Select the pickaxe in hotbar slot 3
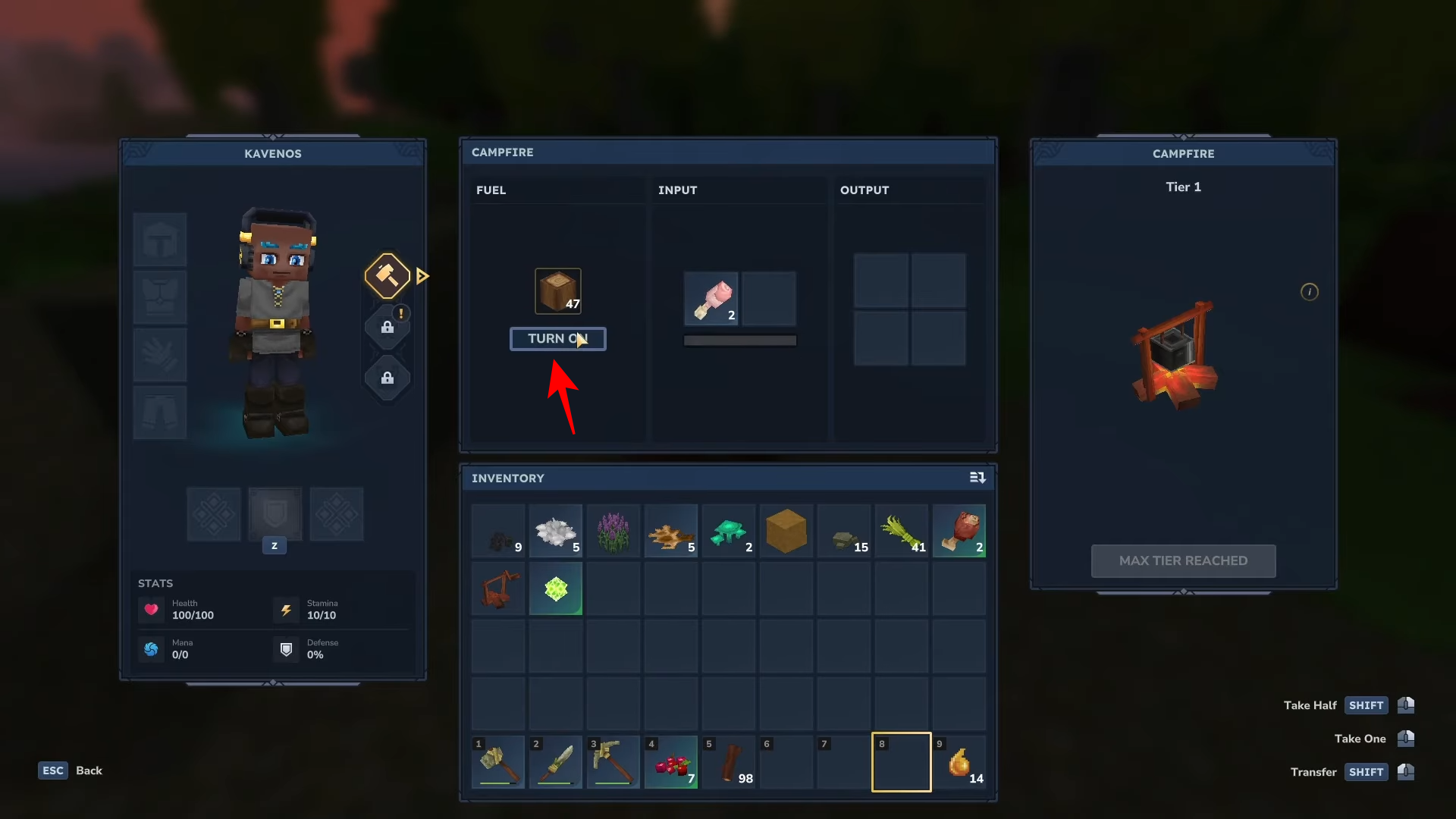This screenshot has width=1456, height=819. tap(613, 761)
